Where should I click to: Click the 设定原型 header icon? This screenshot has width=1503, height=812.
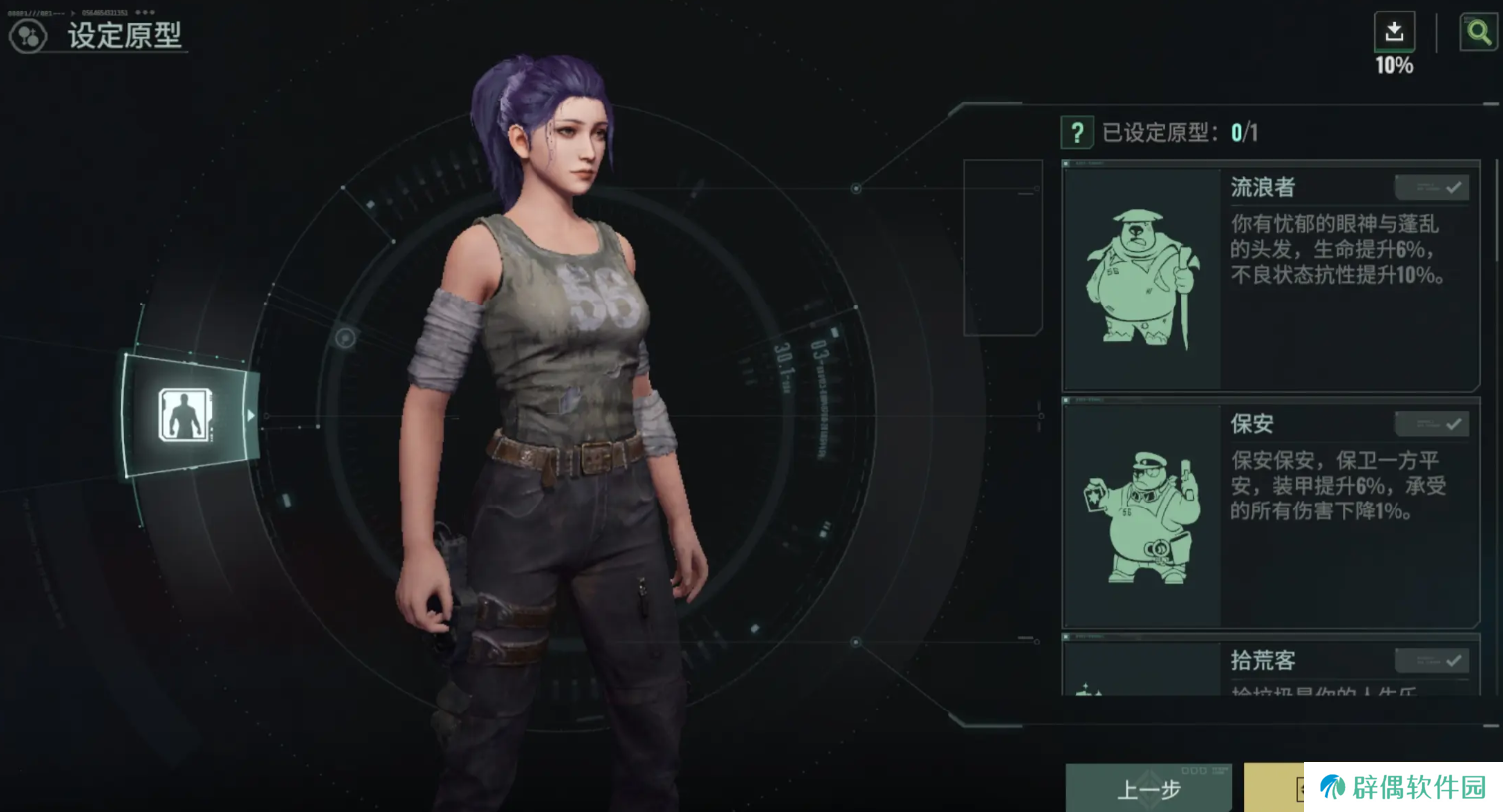point(28,37)
